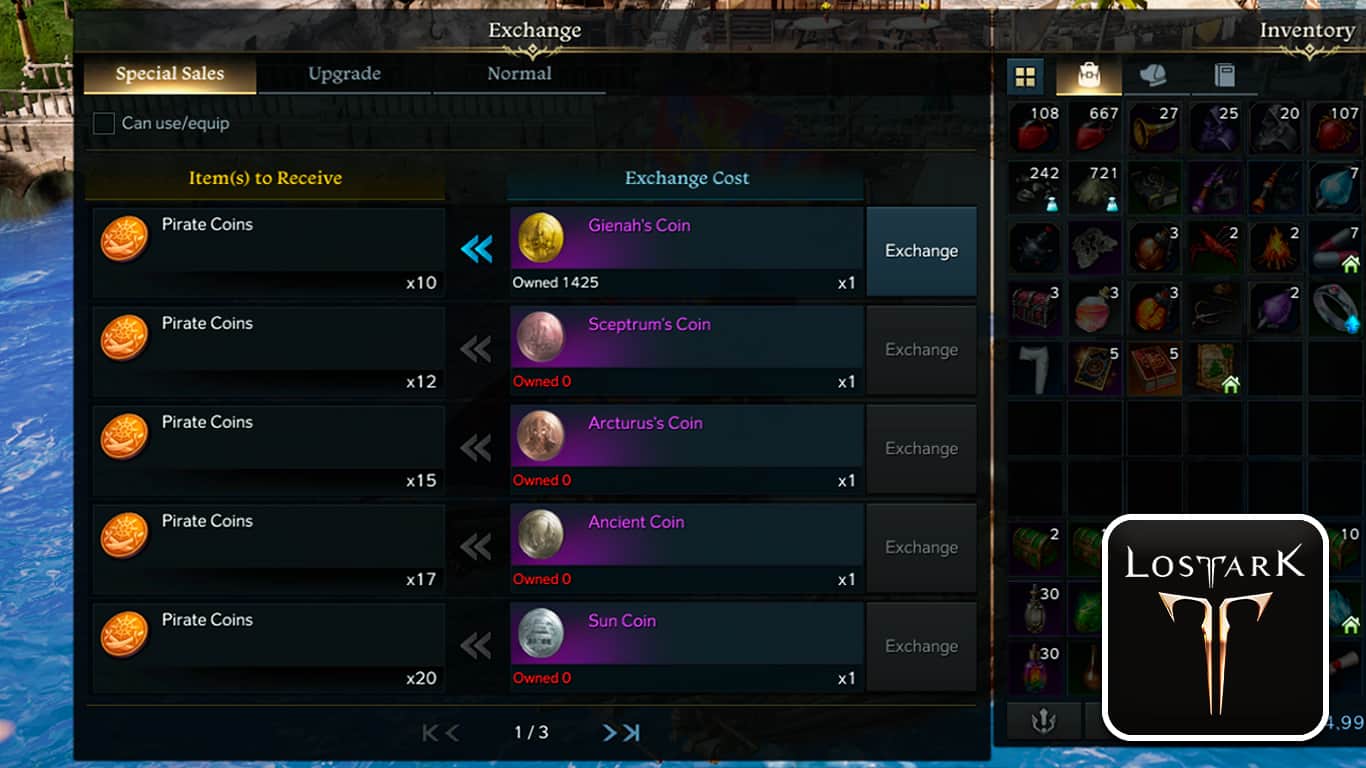Click the red treasure chest inventory slot
This screenshot has height=768, width=1366.
[1034, 308]
